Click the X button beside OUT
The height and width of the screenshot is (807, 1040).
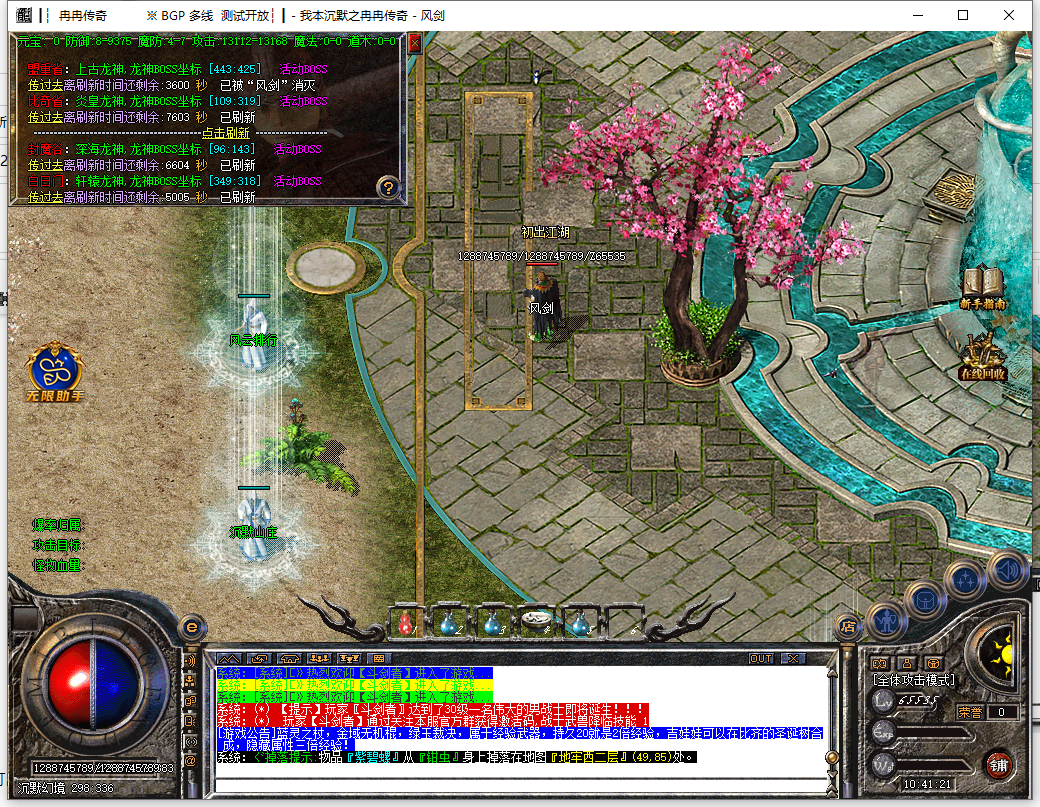(x=792, y=659)
